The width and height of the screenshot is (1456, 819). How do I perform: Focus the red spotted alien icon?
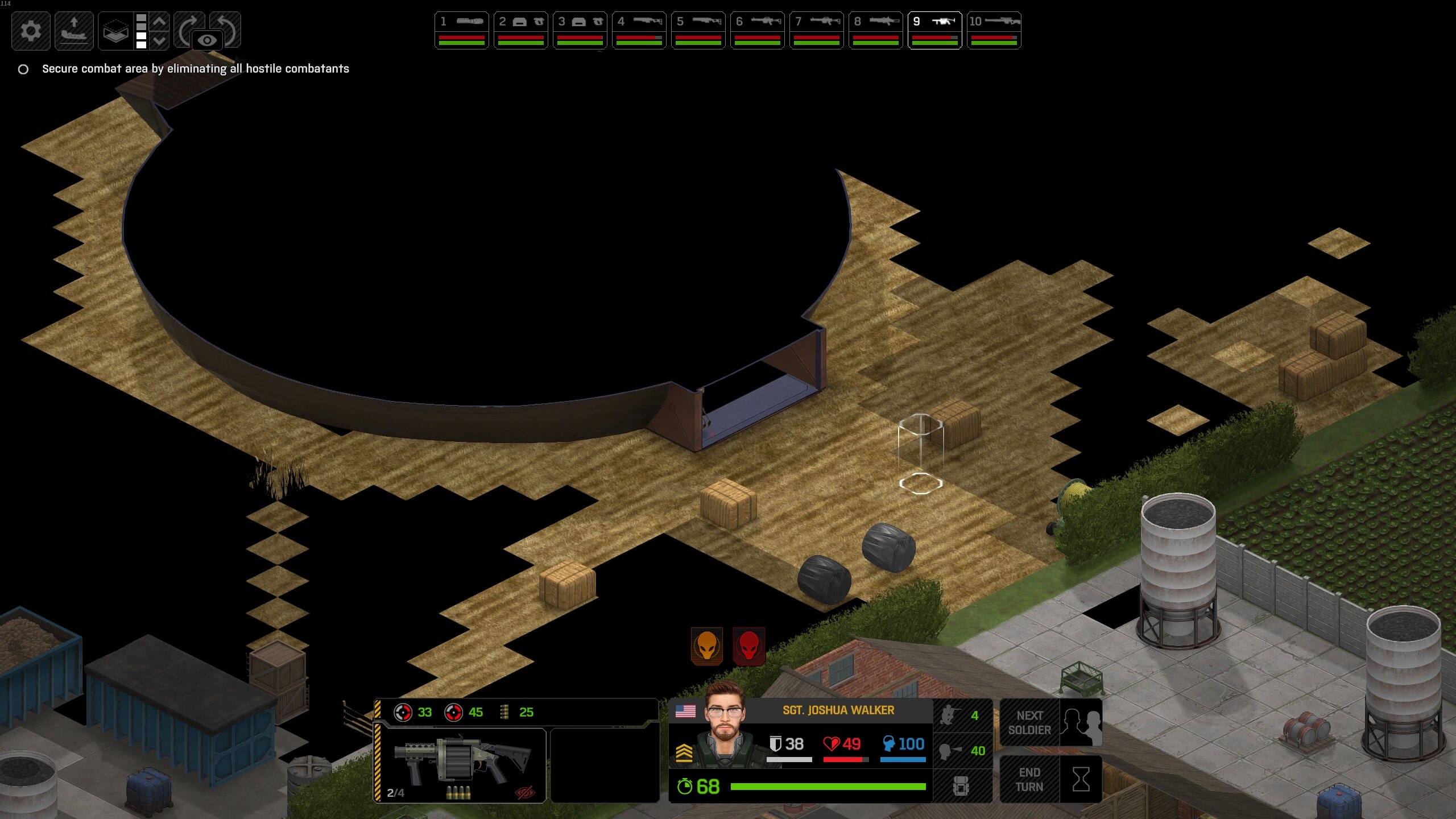[x=748, y=646]
